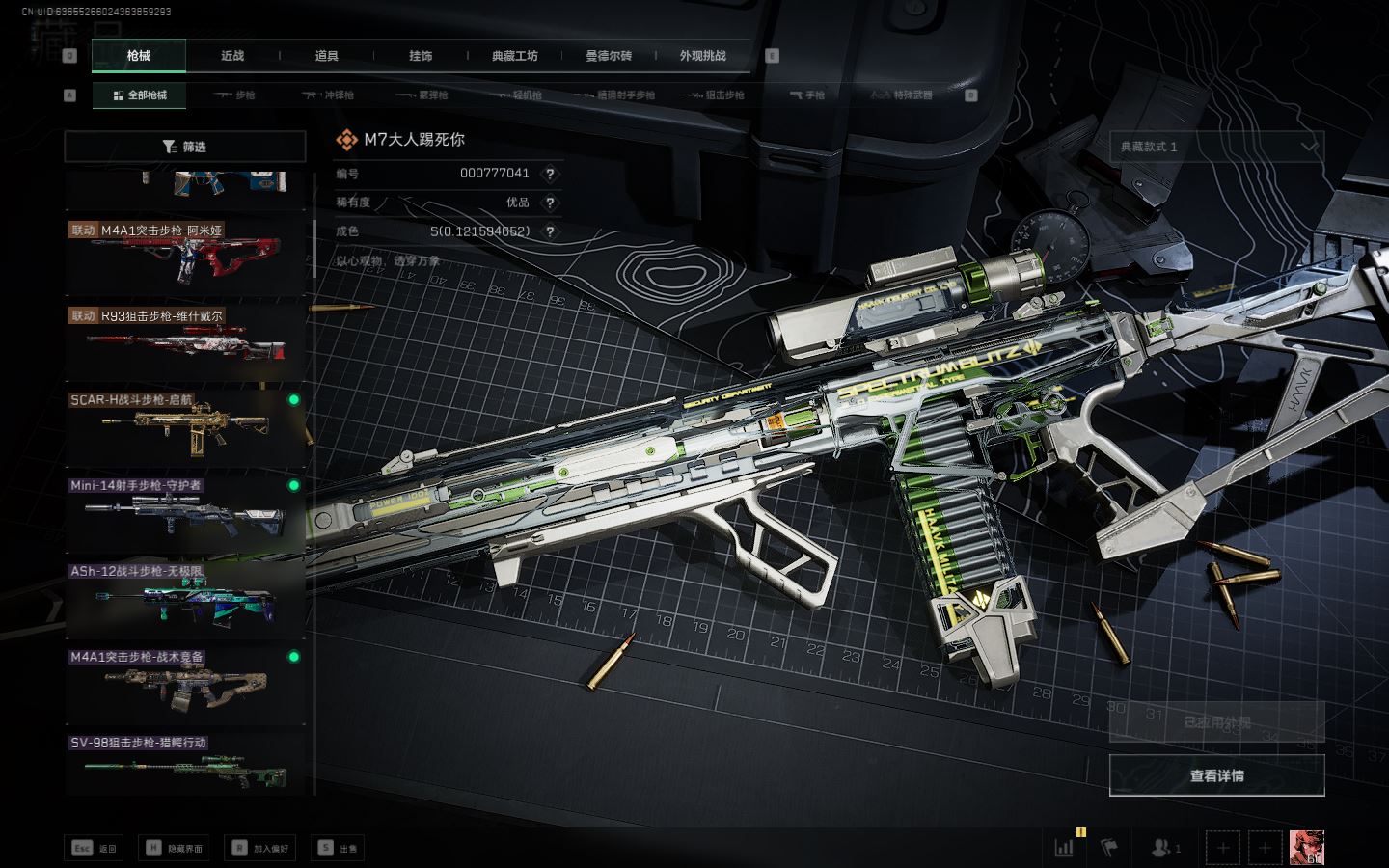Filter the list to 冲锋枪 submachine guns
Image resolution: width=1389 pixels, height=868 pixels.
329,95
